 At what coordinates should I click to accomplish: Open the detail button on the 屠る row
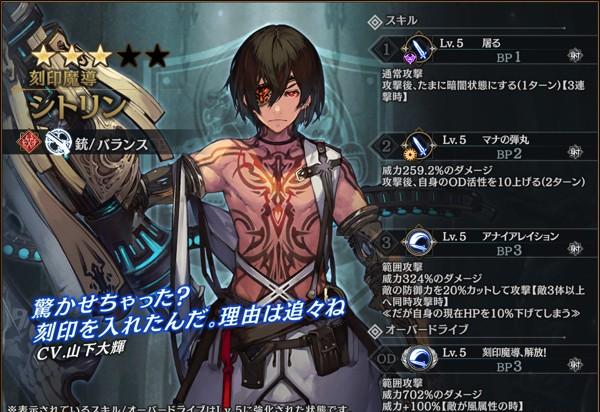575,51
